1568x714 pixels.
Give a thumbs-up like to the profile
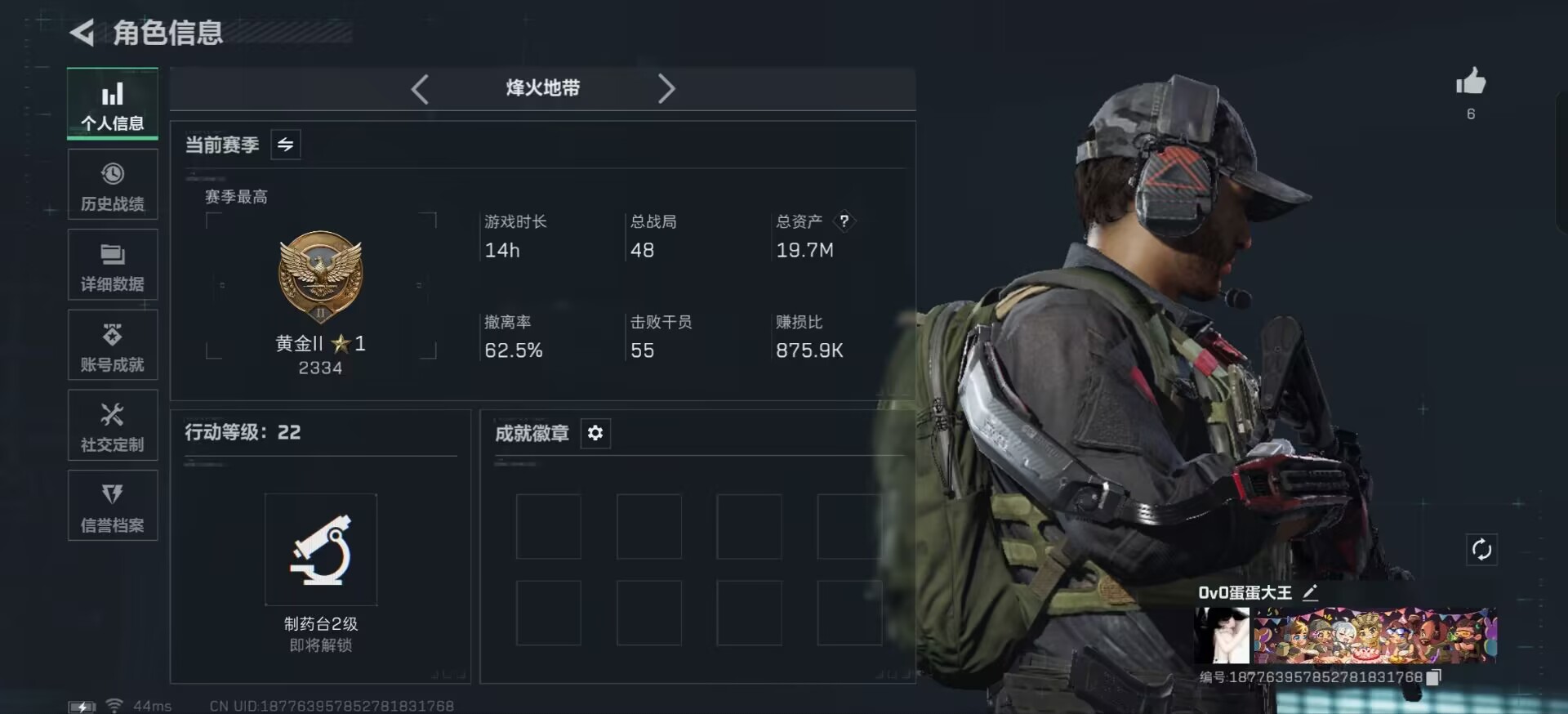click(1470, 83)
